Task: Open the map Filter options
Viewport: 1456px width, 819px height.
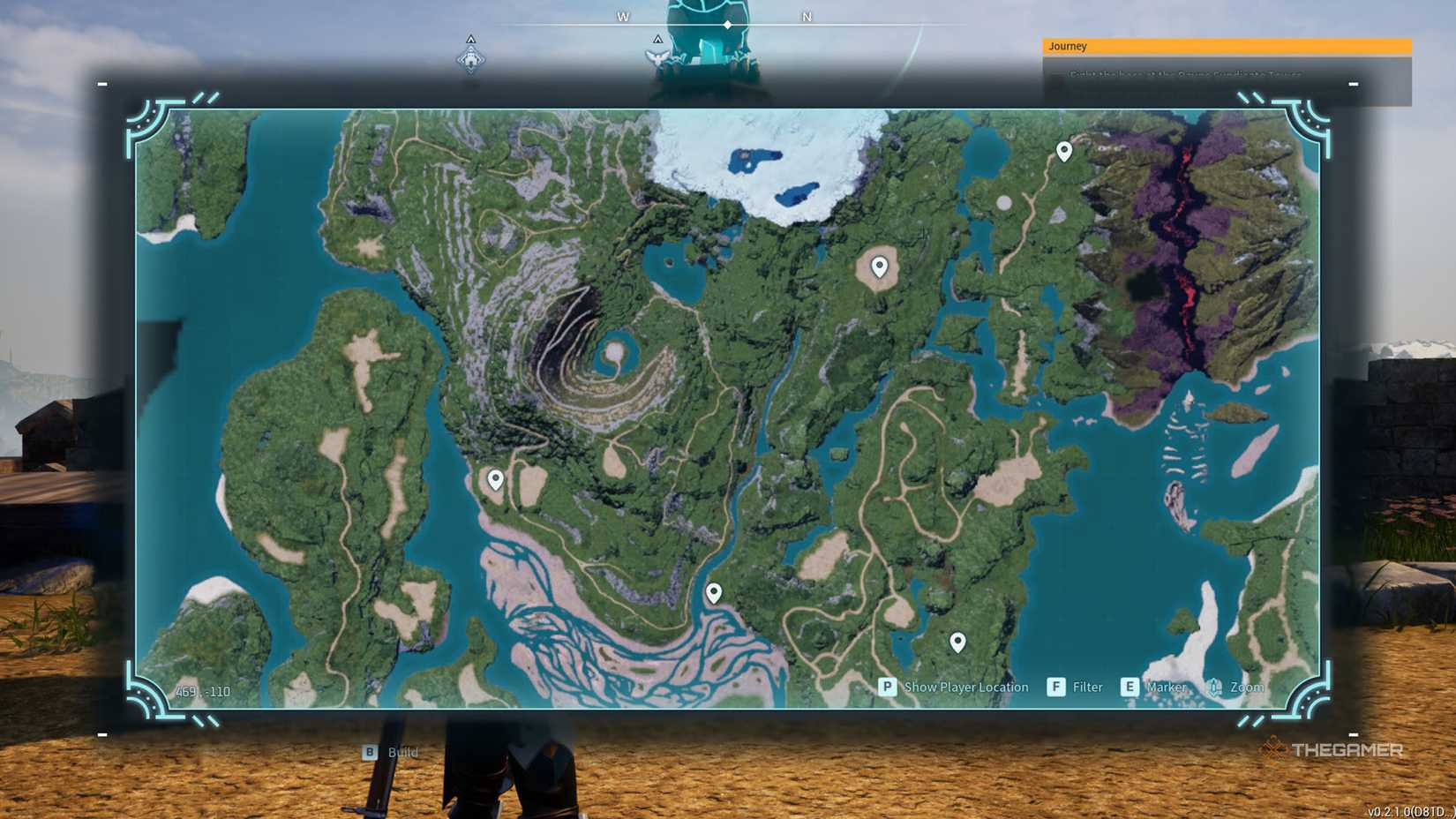Action: (1087, 687)
